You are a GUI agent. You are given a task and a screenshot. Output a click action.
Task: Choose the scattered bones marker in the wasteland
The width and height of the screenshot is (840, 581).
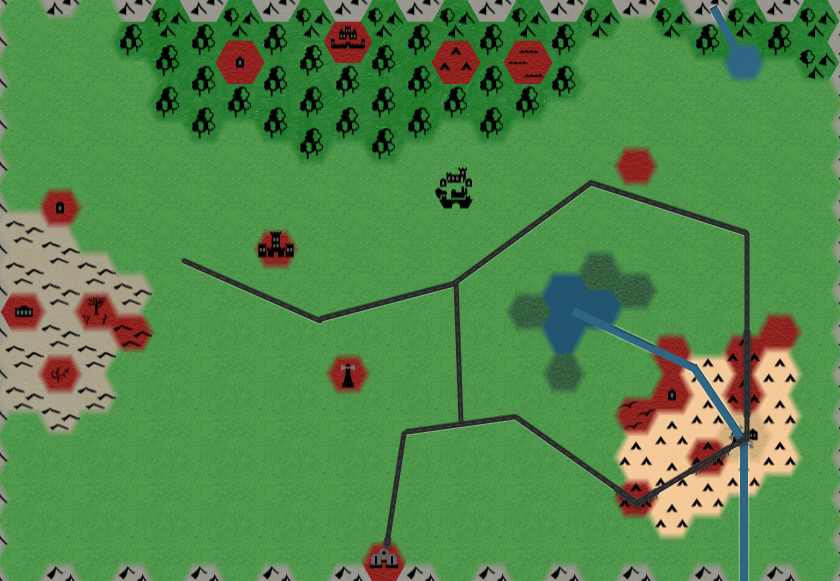pyautogui.click(x=60, y=374)
